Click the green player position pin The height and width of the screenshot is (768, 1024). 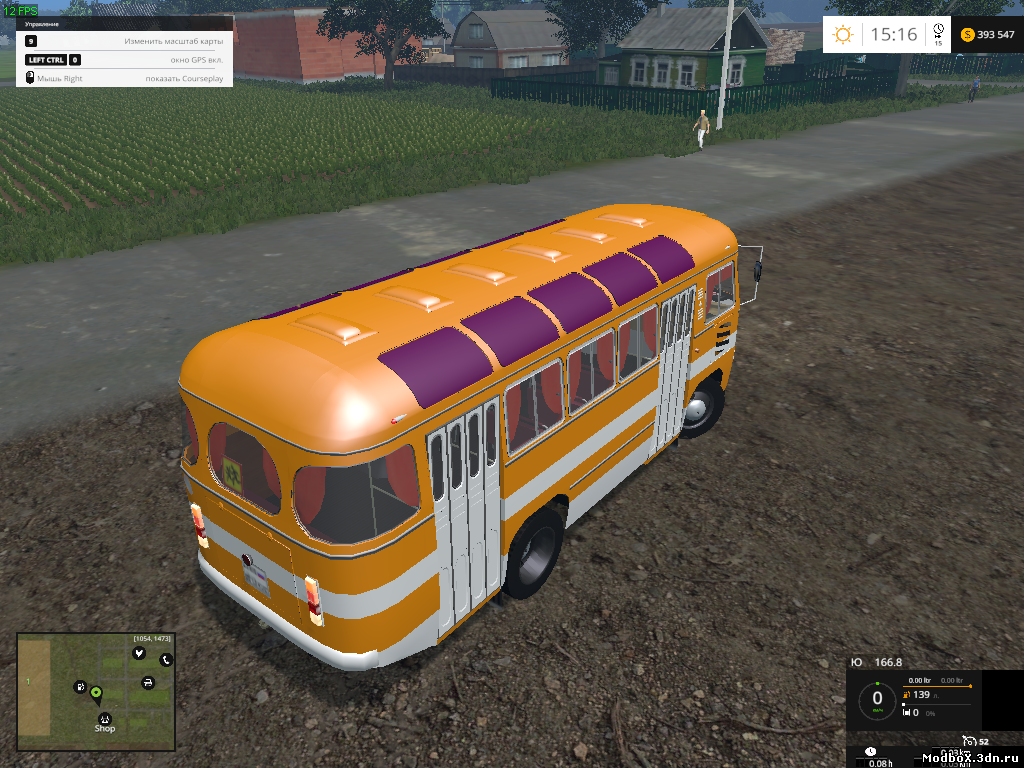96,692
